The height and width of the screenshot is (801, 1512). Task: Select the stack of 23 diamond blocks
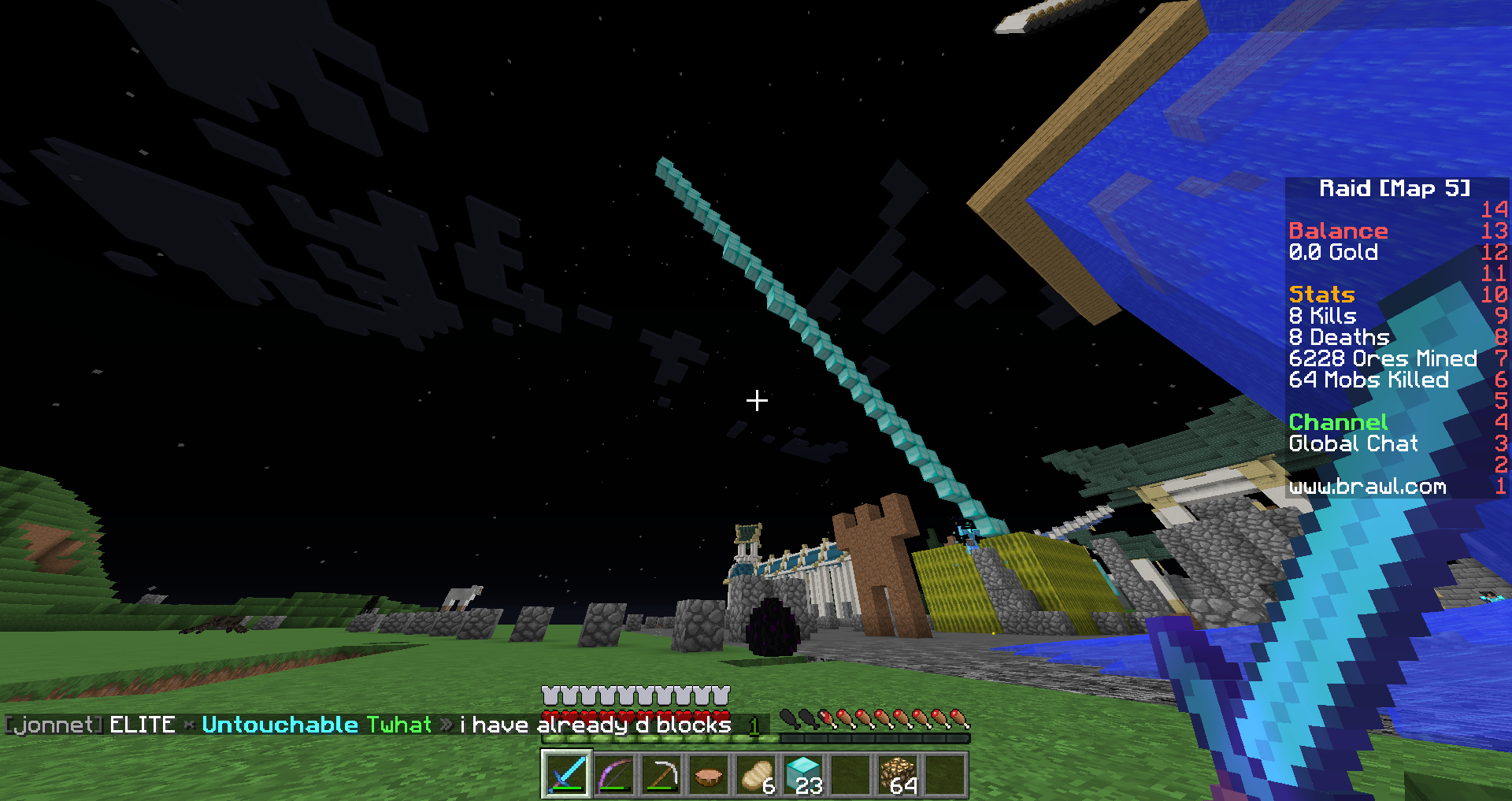point(803,775)
